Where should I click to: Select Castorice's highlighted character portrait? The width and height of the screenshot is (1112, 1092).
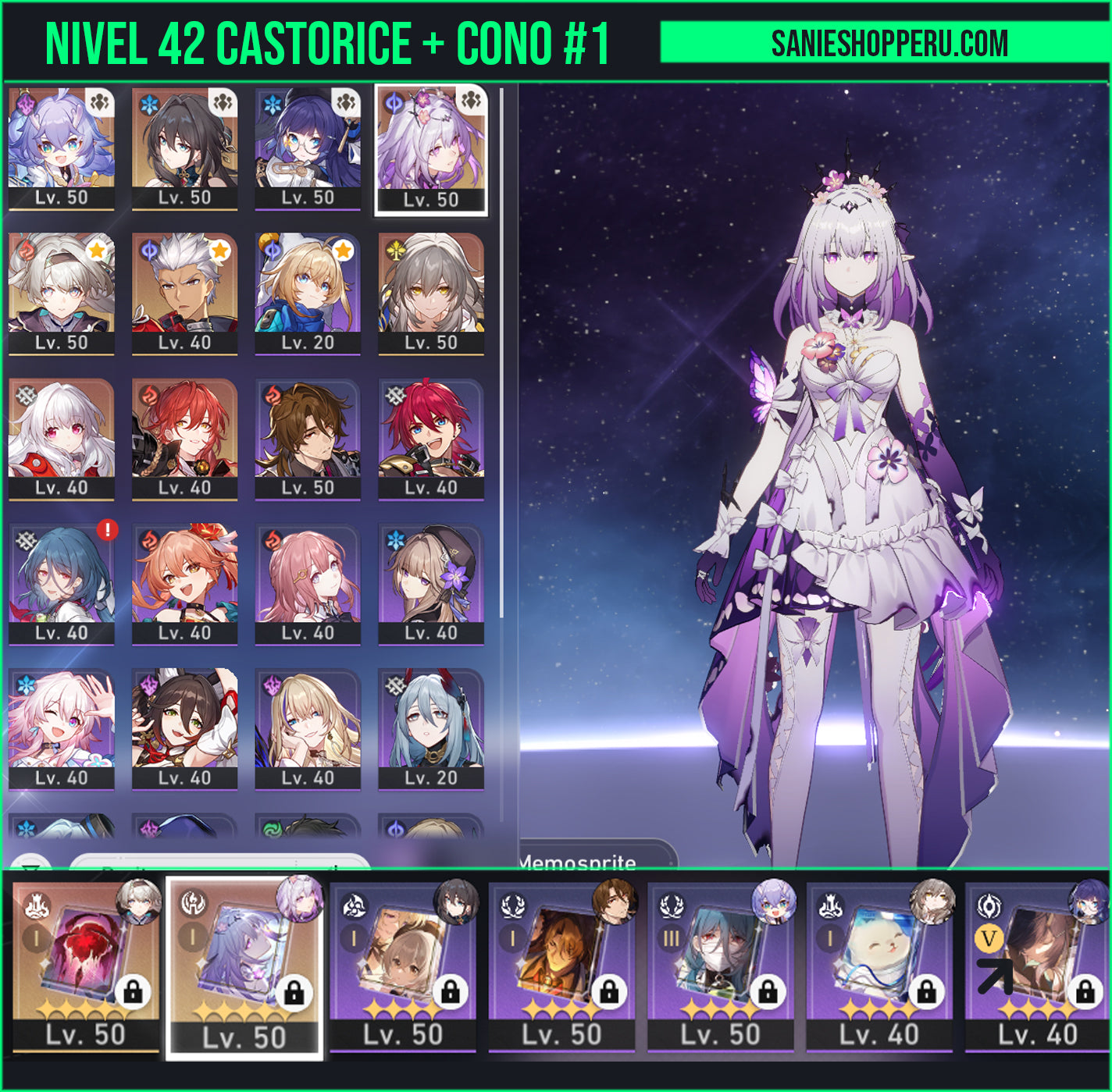coord(431,148)
